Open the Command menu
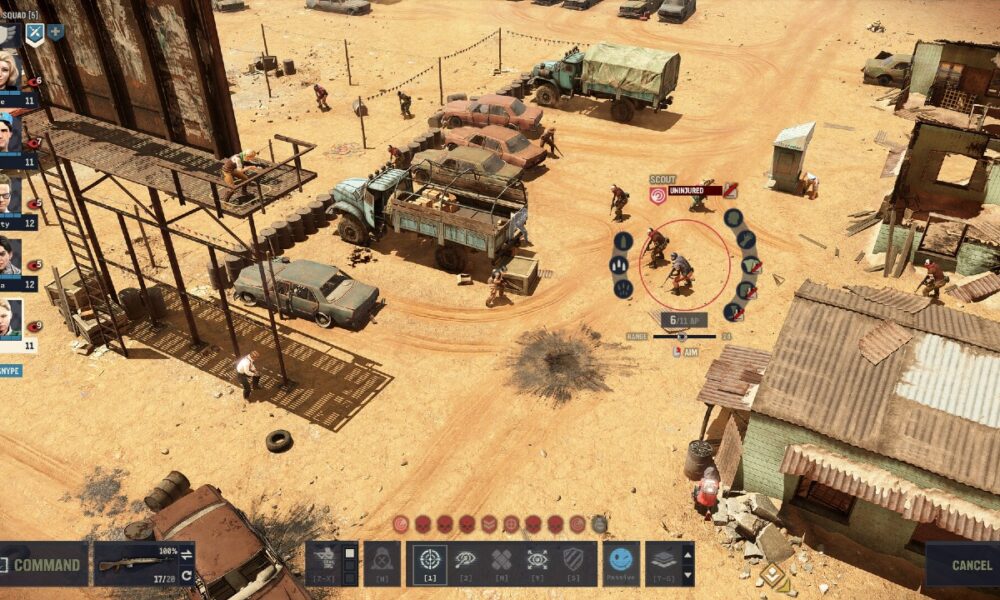1000x600 pixels. (44, 564)
